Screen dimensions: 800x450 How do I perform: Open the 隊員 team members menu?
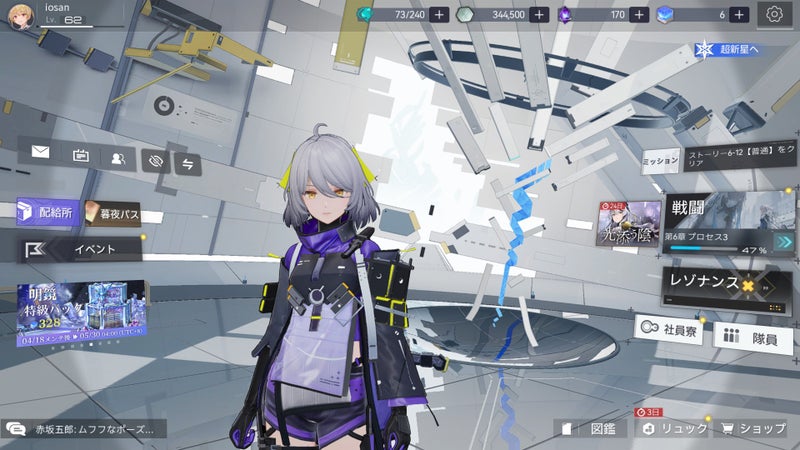pyautogui.click(x=754, y=338)
